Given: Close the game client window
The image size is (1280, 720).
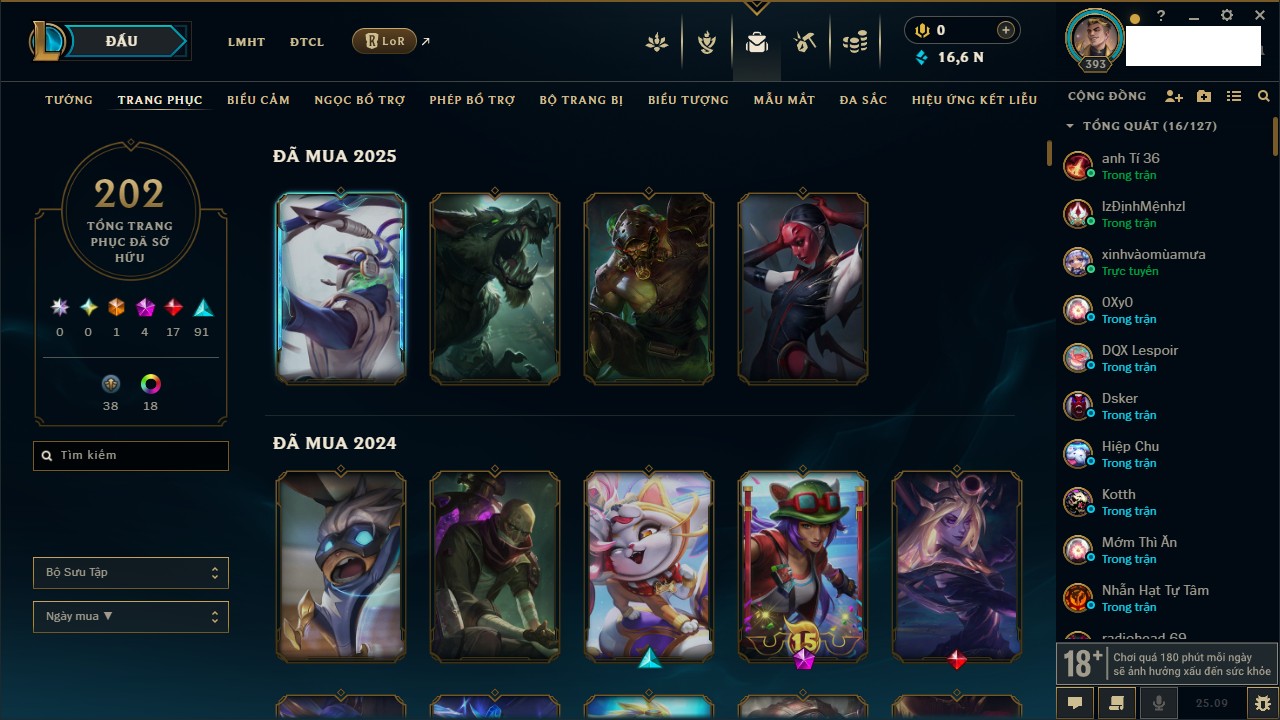Looking at the screenshot, I should click(x=1260, y=16).
